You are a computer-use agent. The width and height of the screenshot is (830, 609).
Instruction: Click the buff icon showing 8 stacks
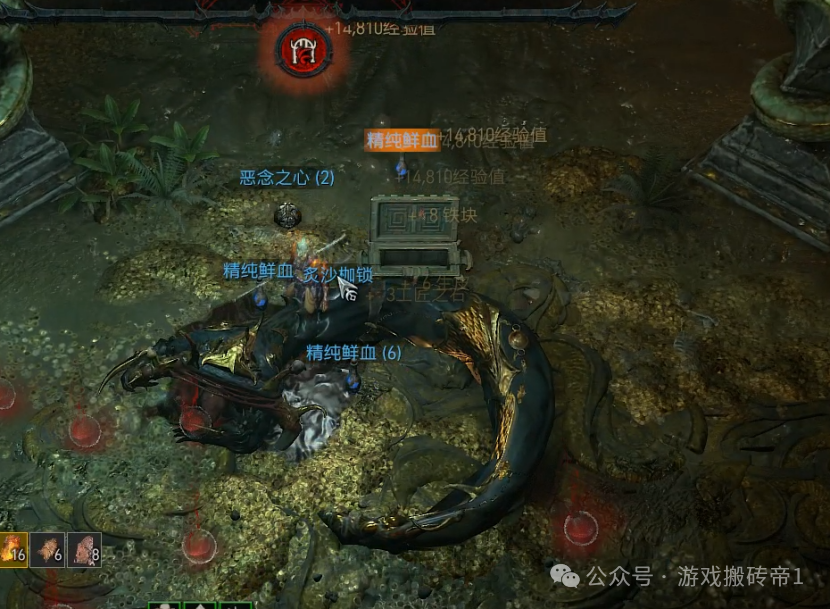tap(84, 549)
